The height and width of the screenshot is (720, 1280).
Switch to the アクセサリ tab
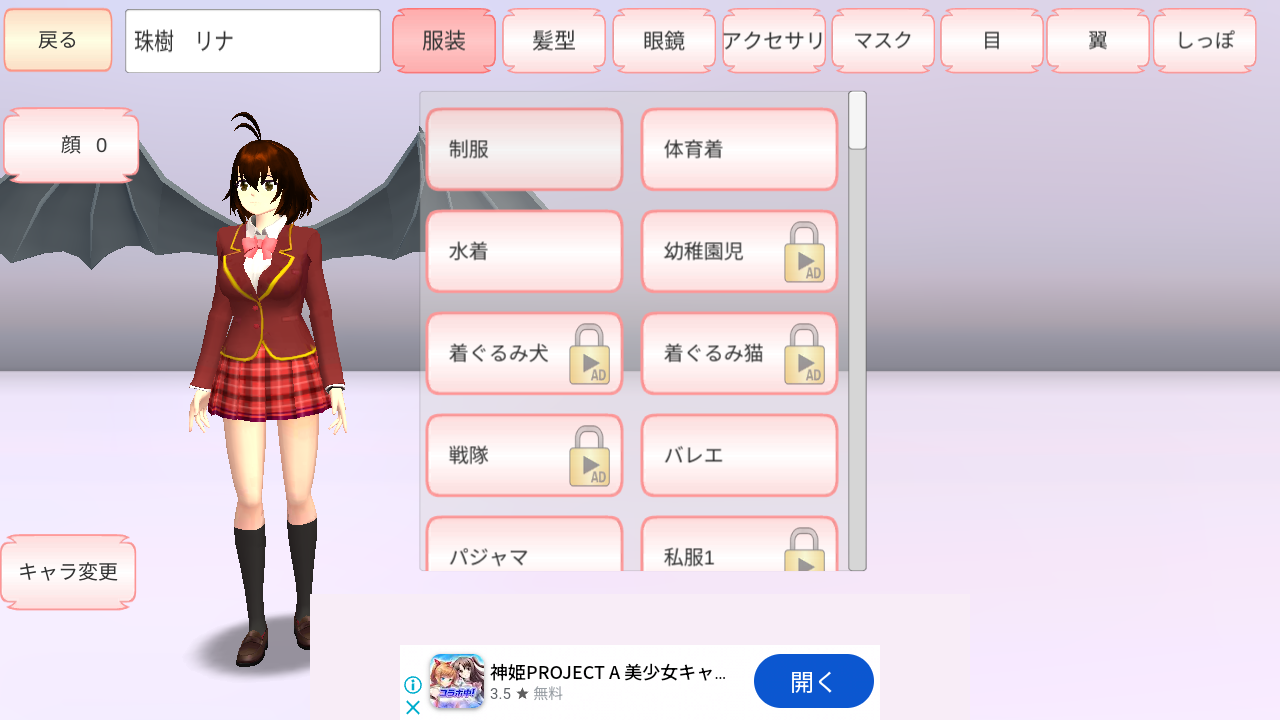[773, 40]
